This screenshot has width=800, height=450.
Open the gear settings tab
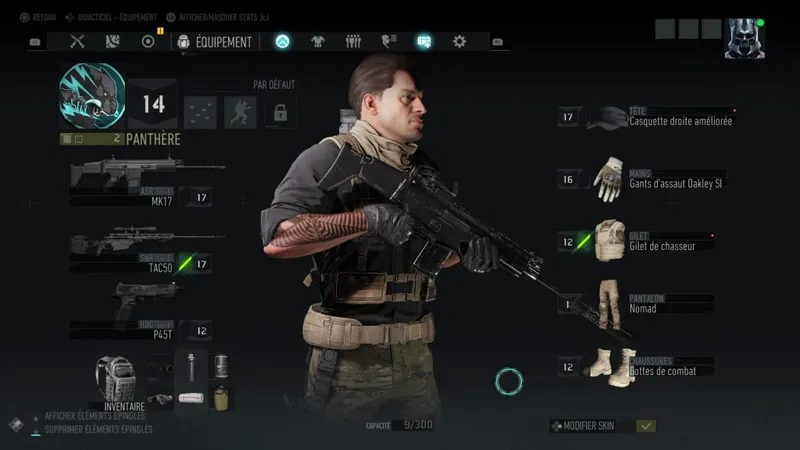[x=459, y=42]
